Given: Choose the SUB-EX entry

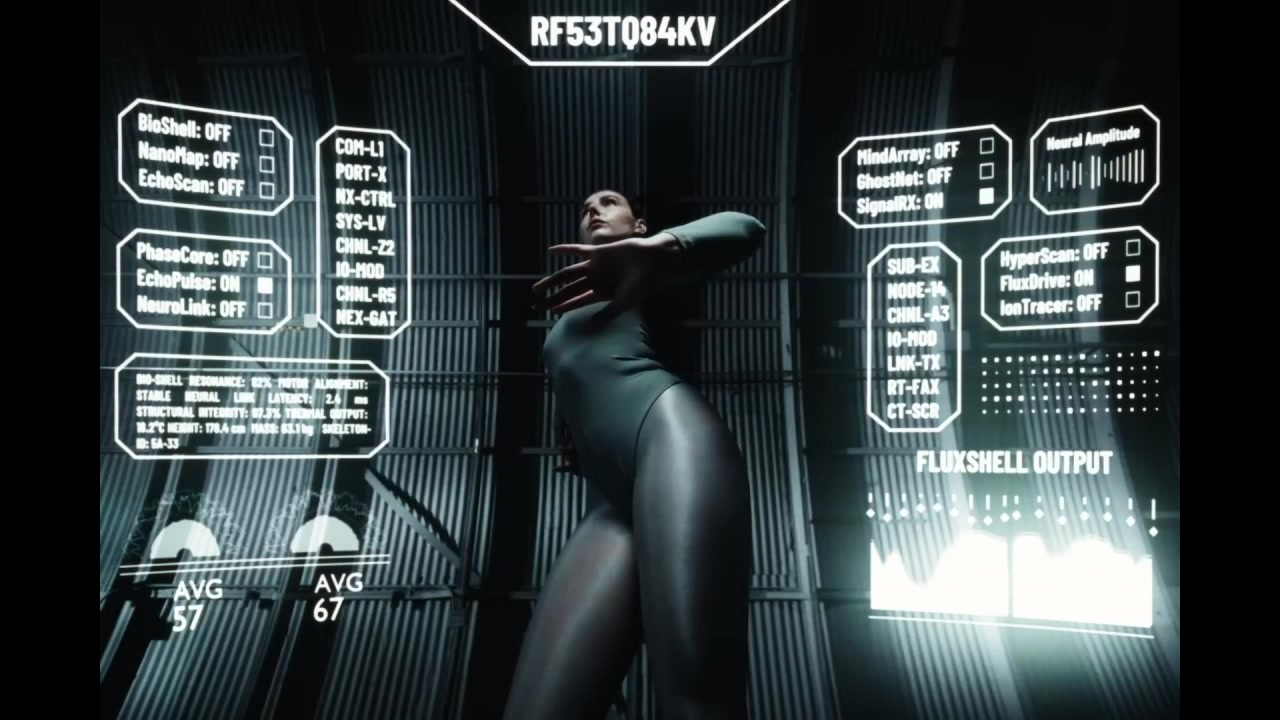Looking at the screenshot, I should click(913, 266).
